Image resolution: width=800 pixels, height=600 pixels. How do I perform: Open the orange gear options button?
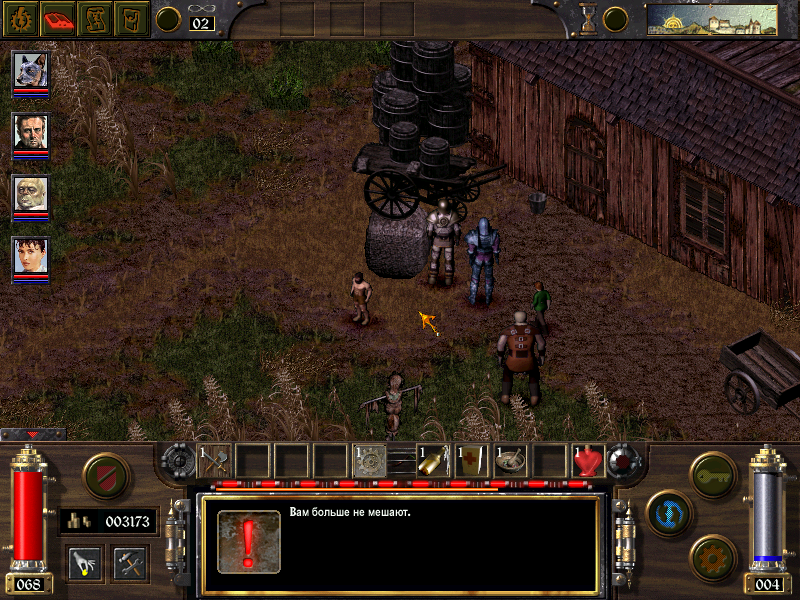click(713, 556)
